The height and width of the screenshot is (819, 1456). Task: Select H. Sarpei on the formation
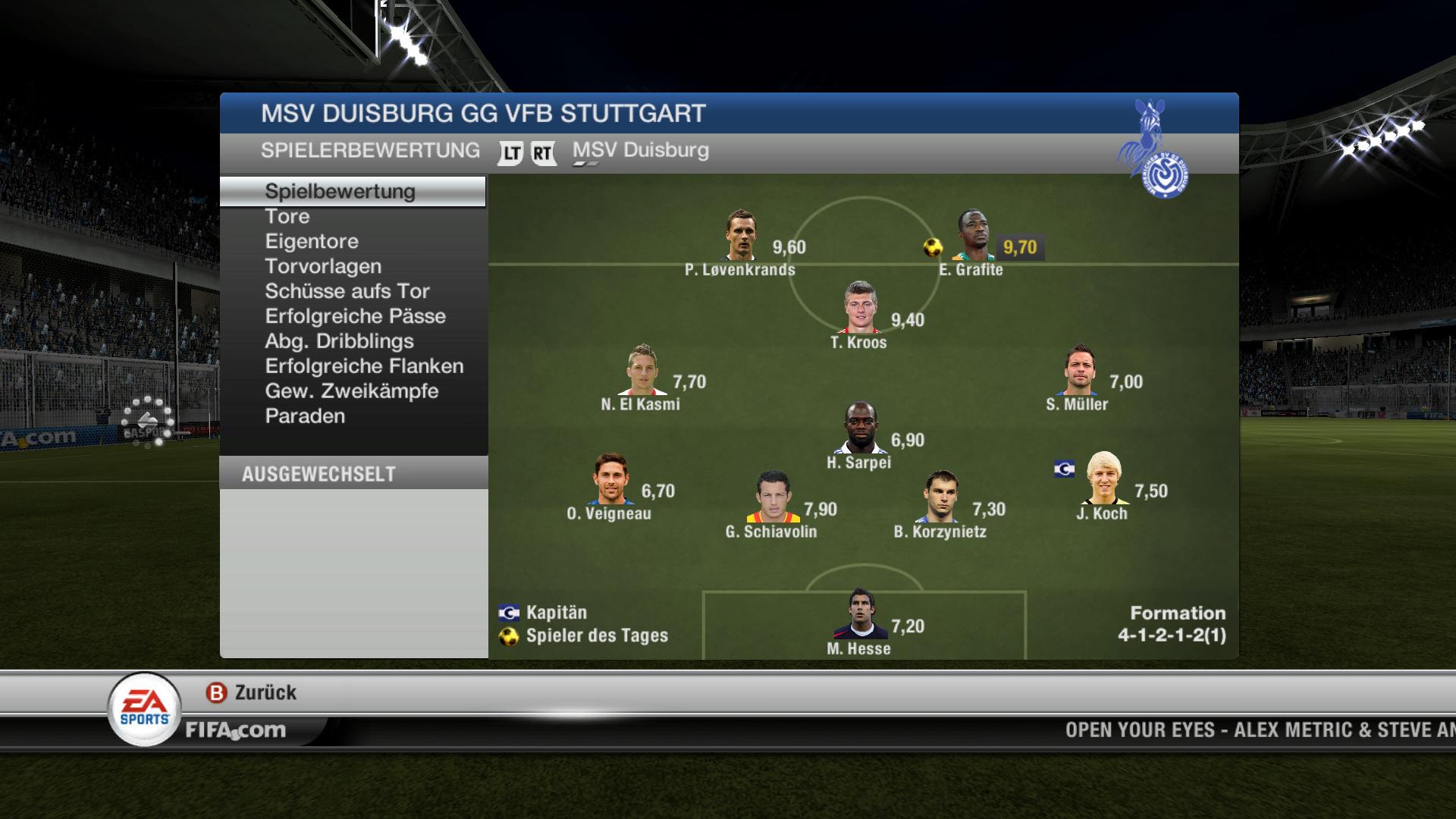pos(861,428)
